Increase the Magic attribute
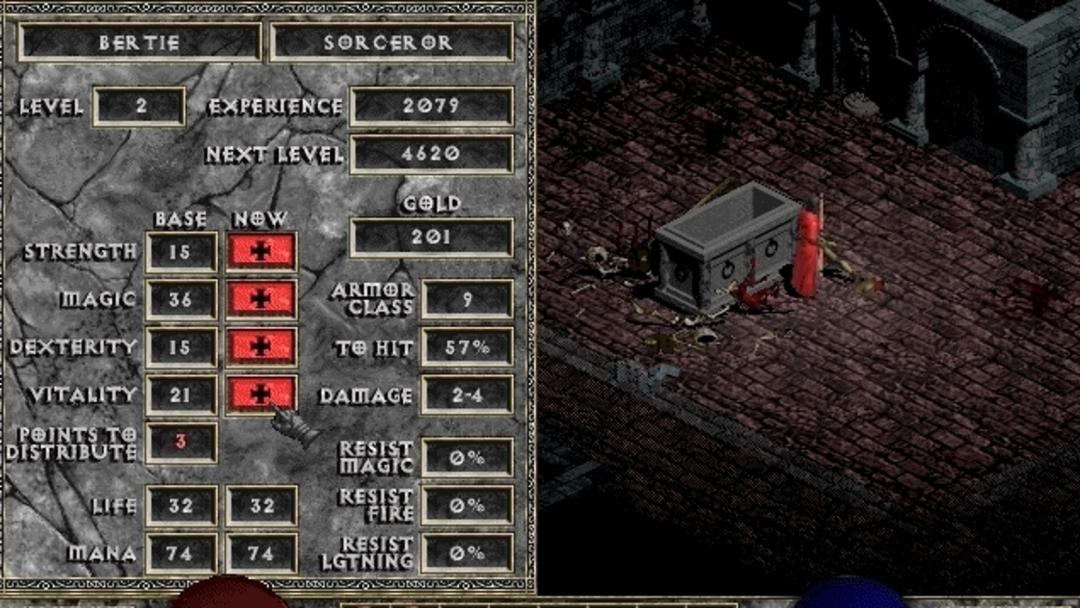This screenshot has width=1080, height=608. 261,299
